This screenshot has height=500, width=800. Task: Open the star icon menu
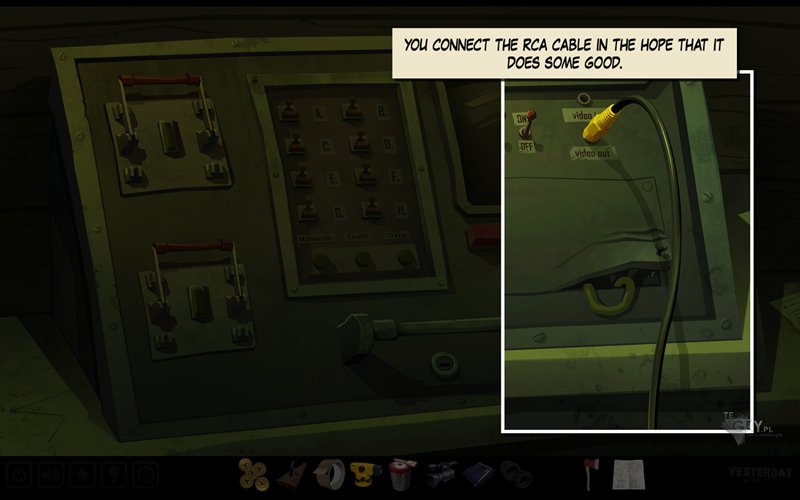[83, 474]
